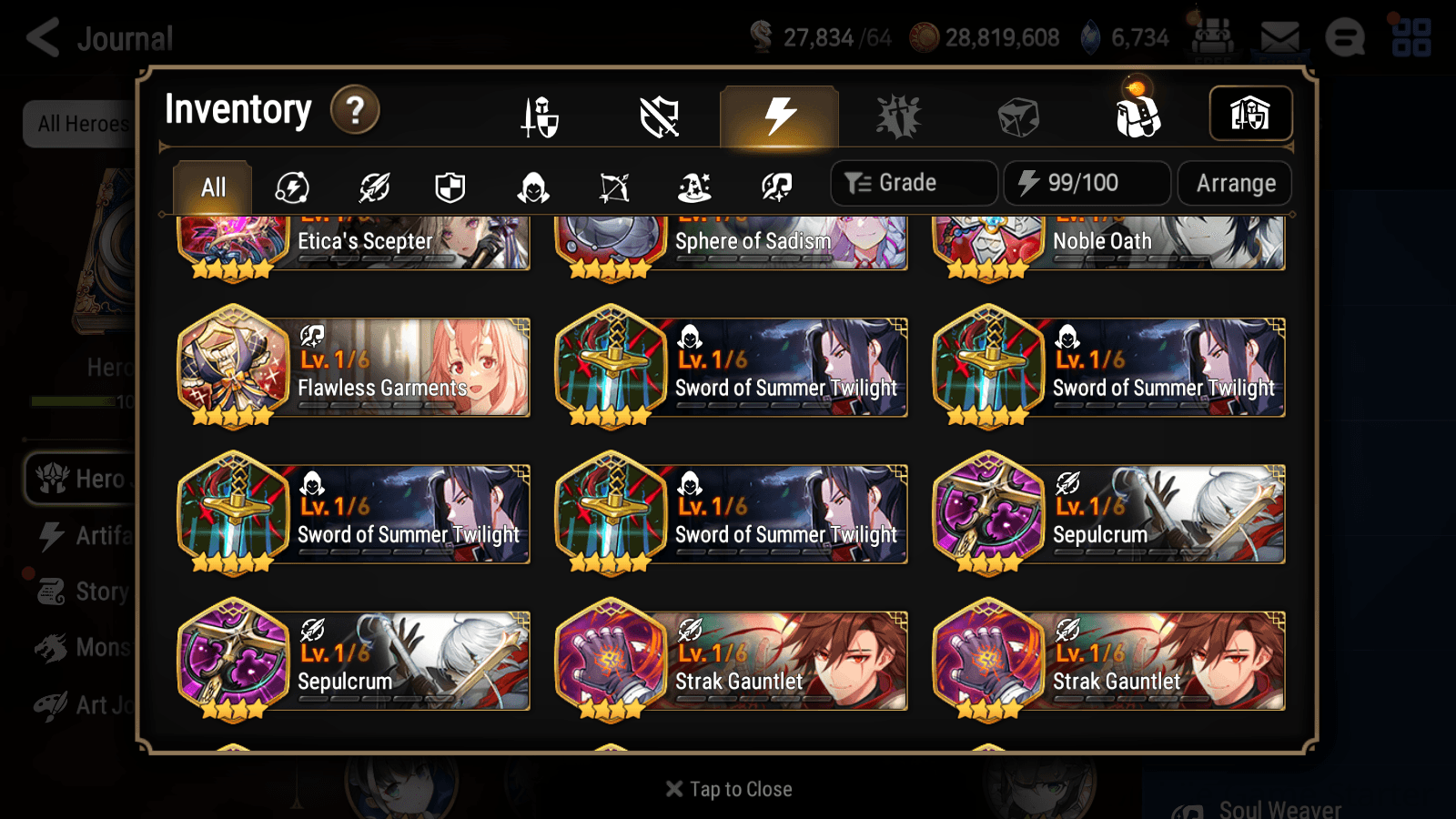
Task: Filter artifacts by Mage with wizard hat icon
Action: (x=693, y=187)
